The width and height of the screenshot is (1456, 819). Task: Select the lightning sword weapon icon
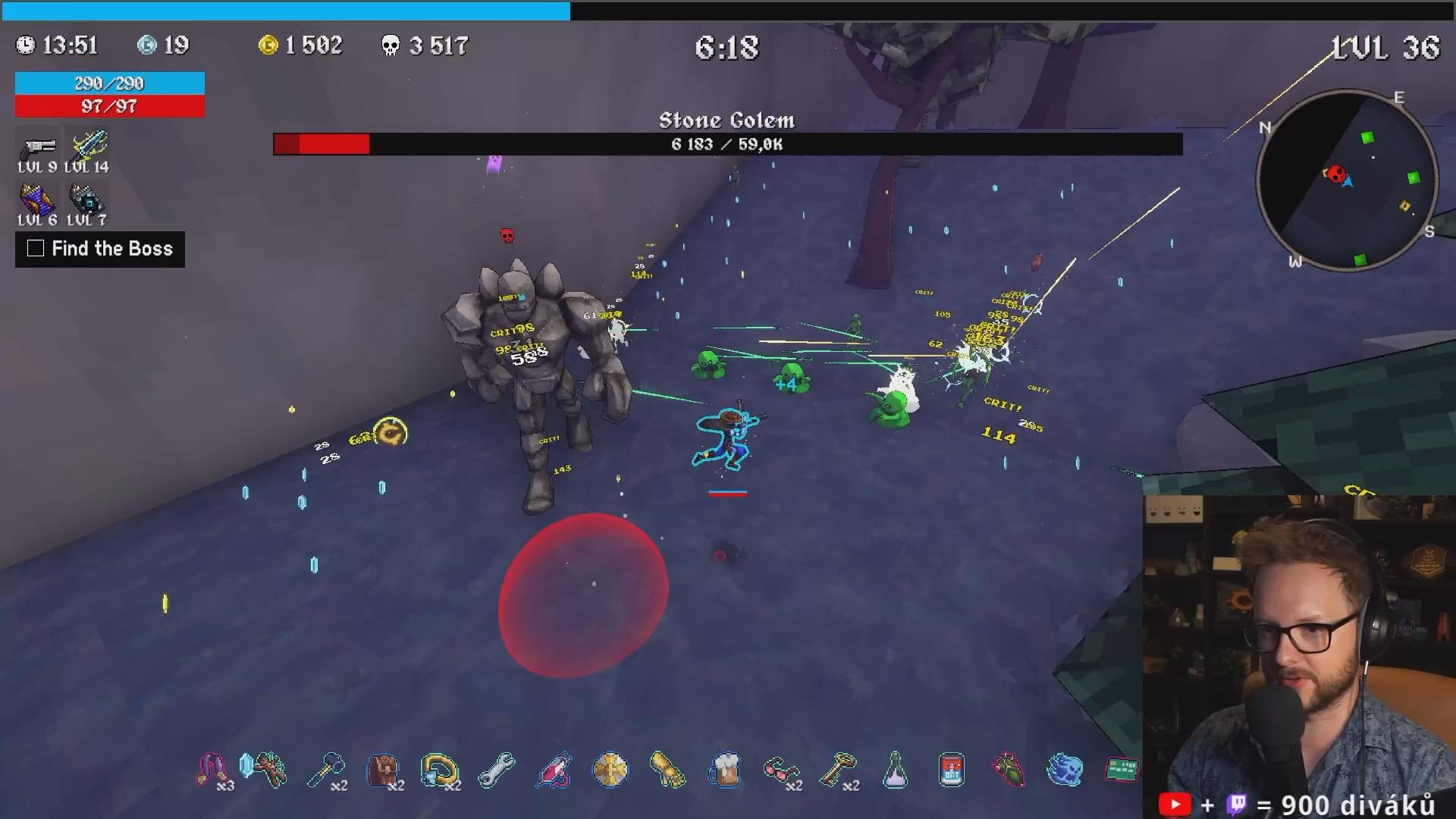pyautogui.click(x=89, y=145)
